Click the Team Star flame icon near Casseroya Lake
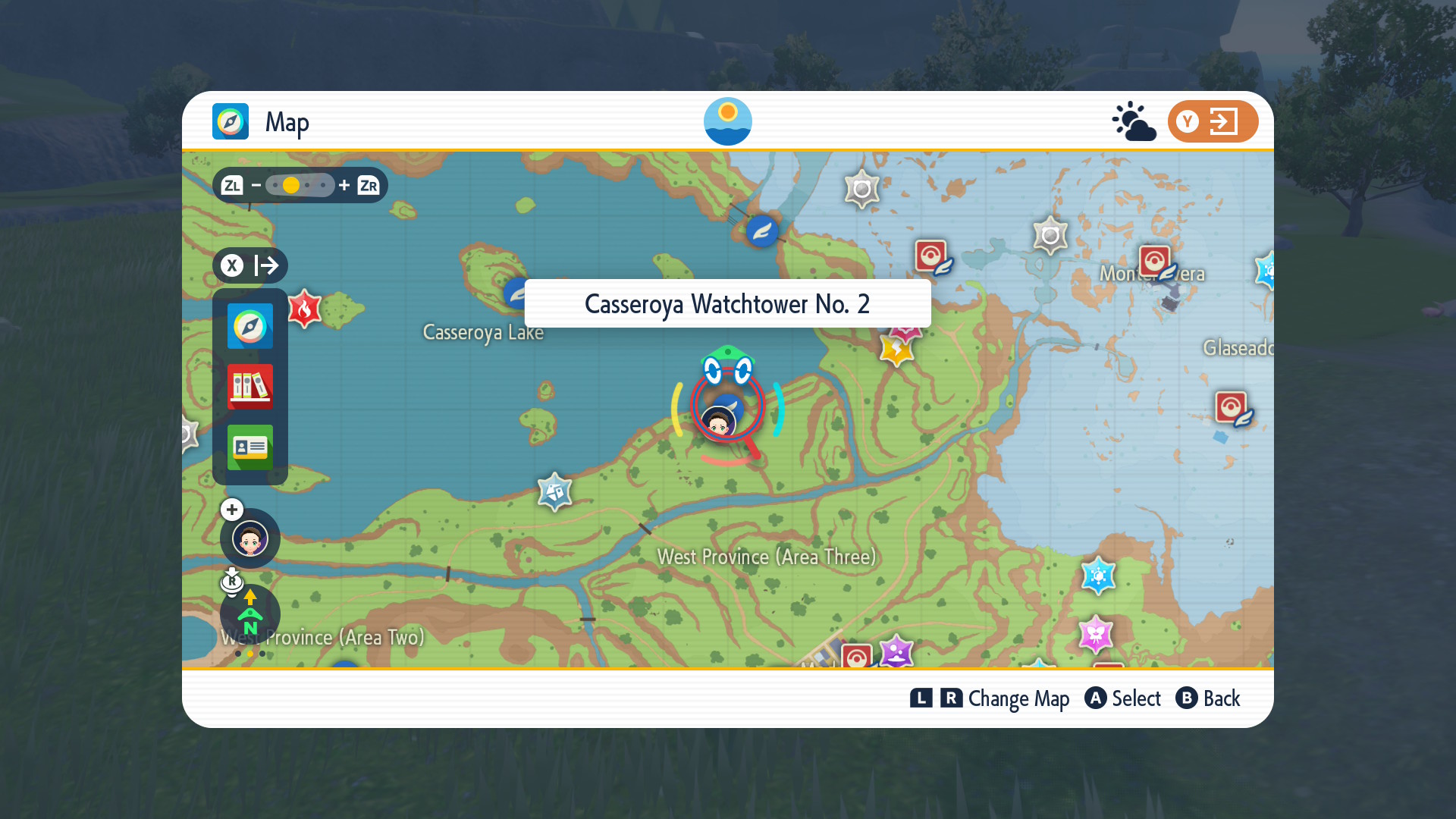This screenshot has width=1456, height=819. (x=306, y=309)
